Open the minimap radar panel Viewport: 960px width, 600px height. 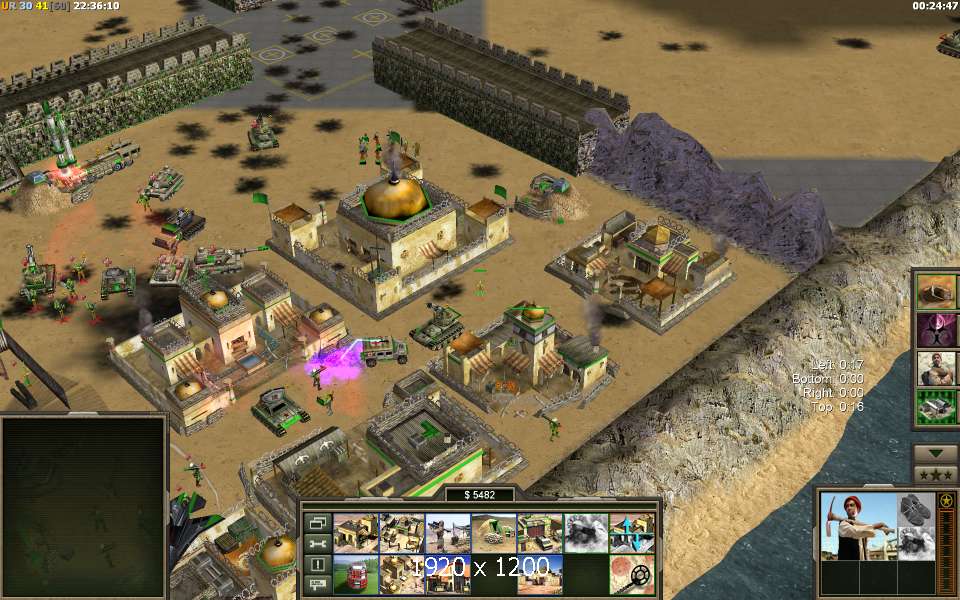point(83,505)
